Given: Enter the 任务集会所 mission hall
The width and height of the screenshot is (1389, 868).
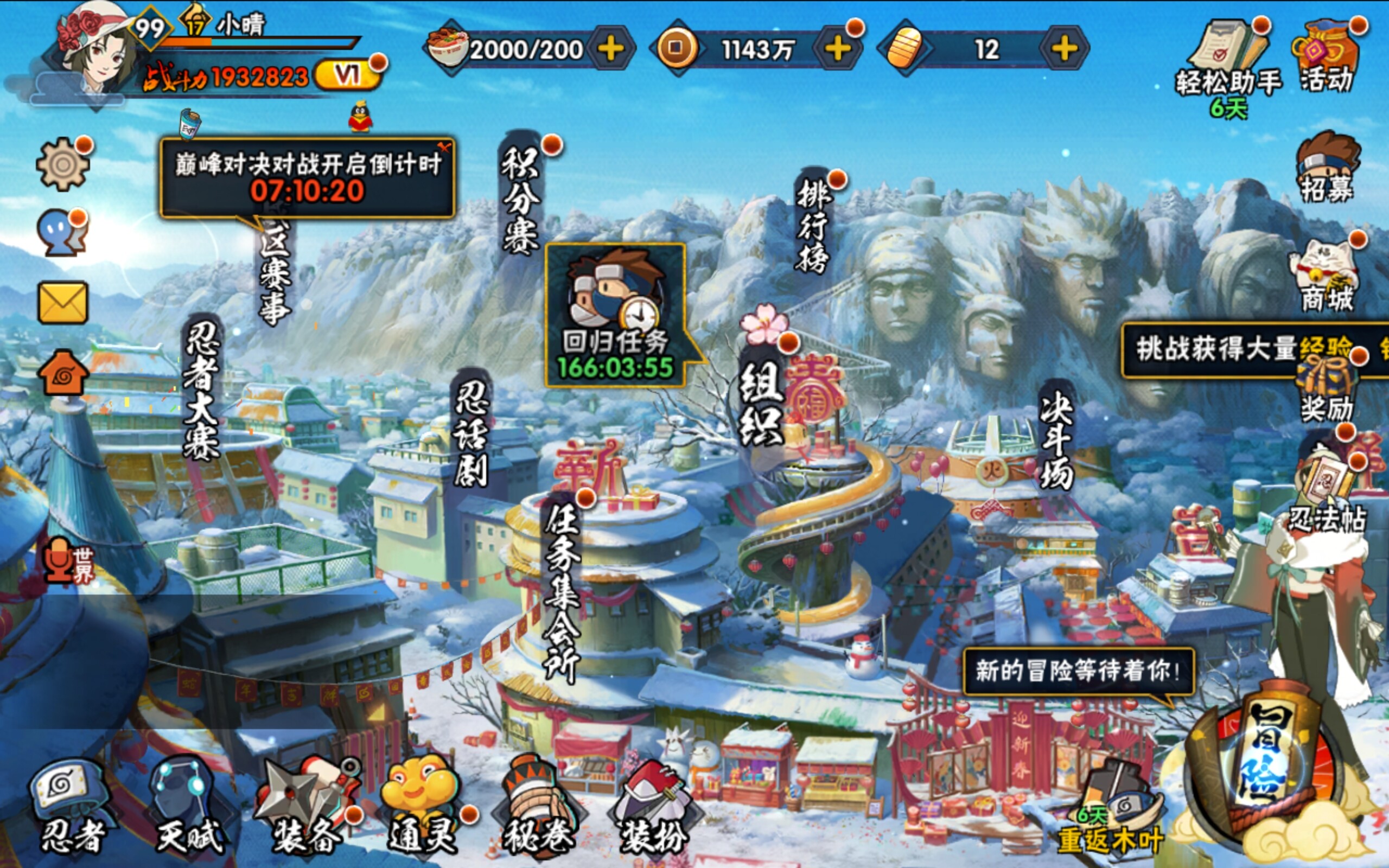Looking at the screenshot, I should pyautogui.click(x=562, y=591).
